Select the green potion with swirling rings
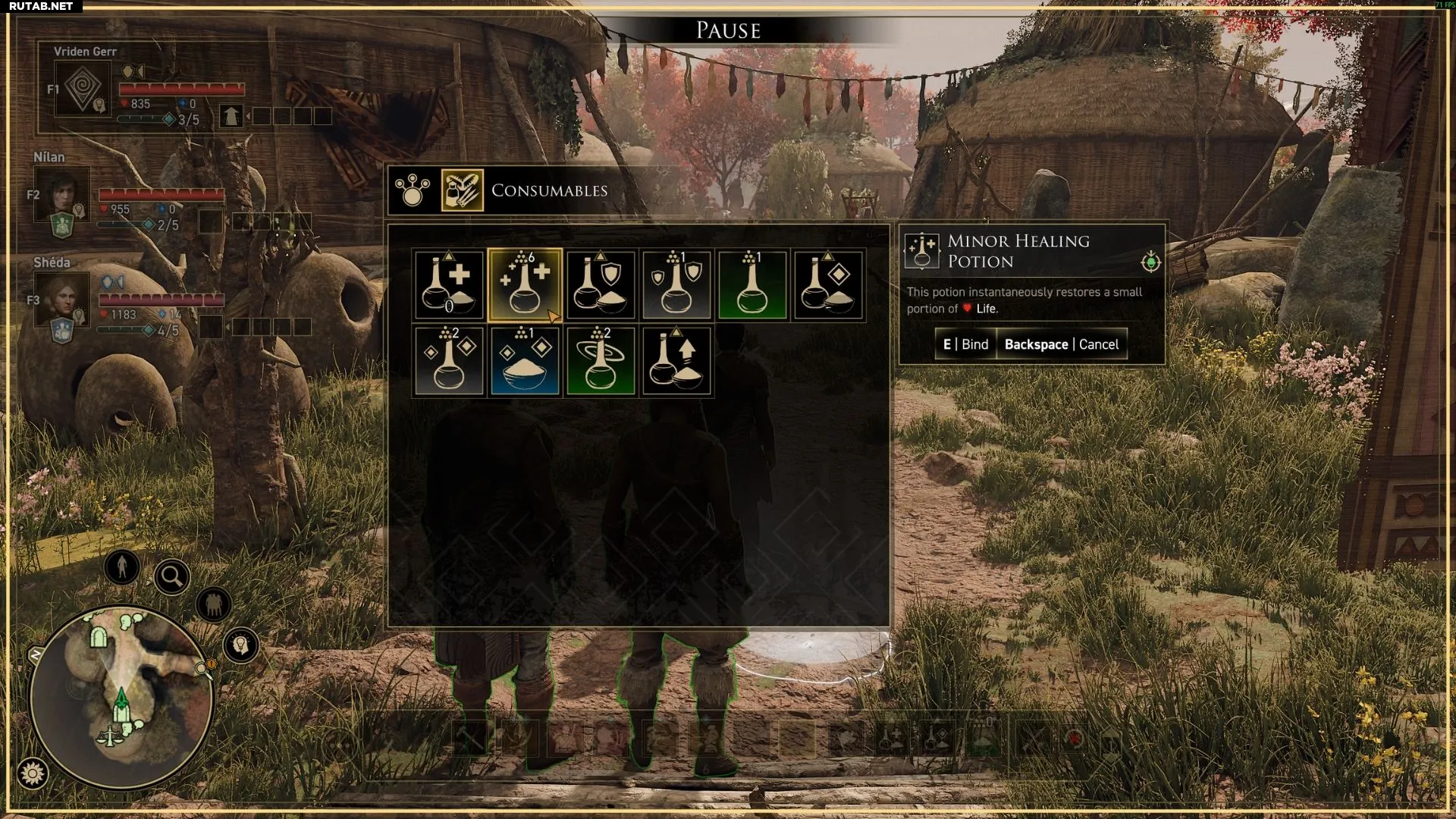 (x=601, y=361)
